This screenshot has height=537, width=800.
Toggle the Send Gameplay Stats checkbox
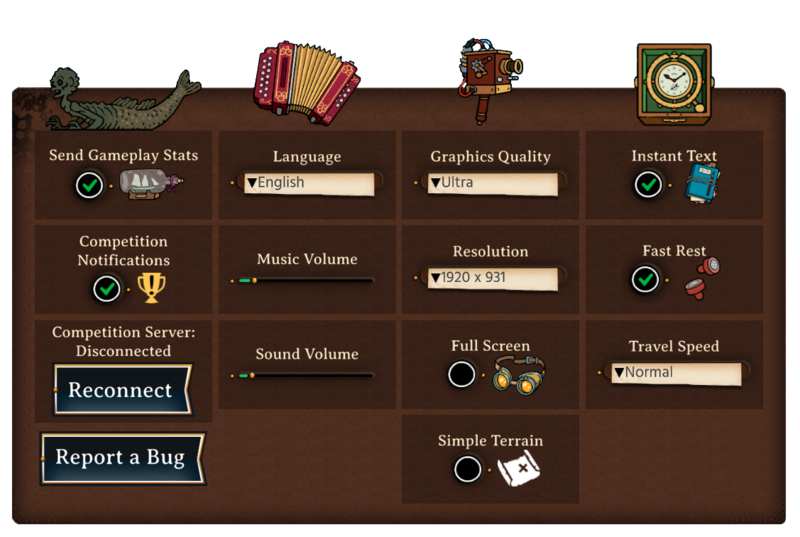pyautogui.click(x=89, y=185)
